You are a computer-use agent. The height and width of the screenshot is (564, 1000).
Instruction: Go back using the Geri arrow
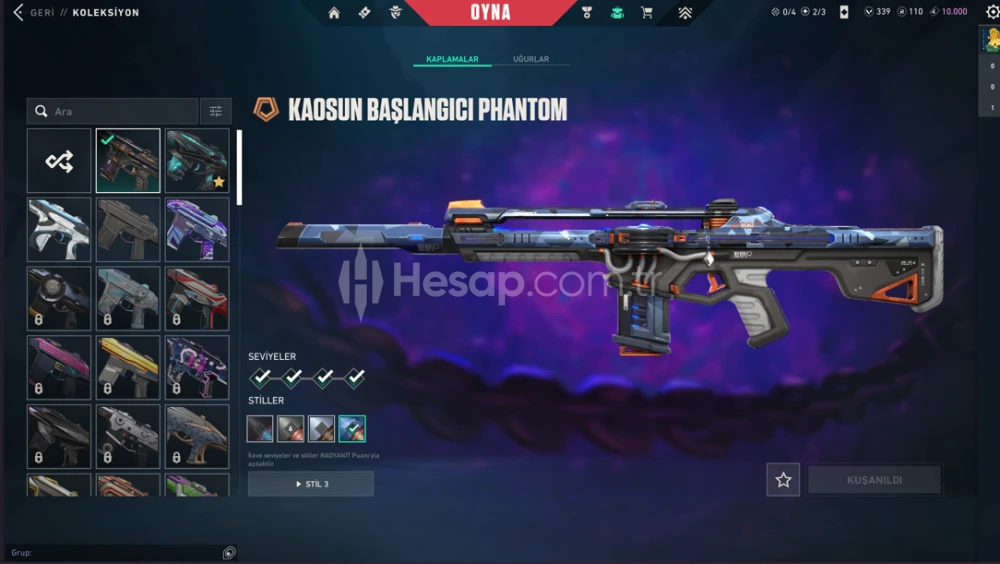17,13
